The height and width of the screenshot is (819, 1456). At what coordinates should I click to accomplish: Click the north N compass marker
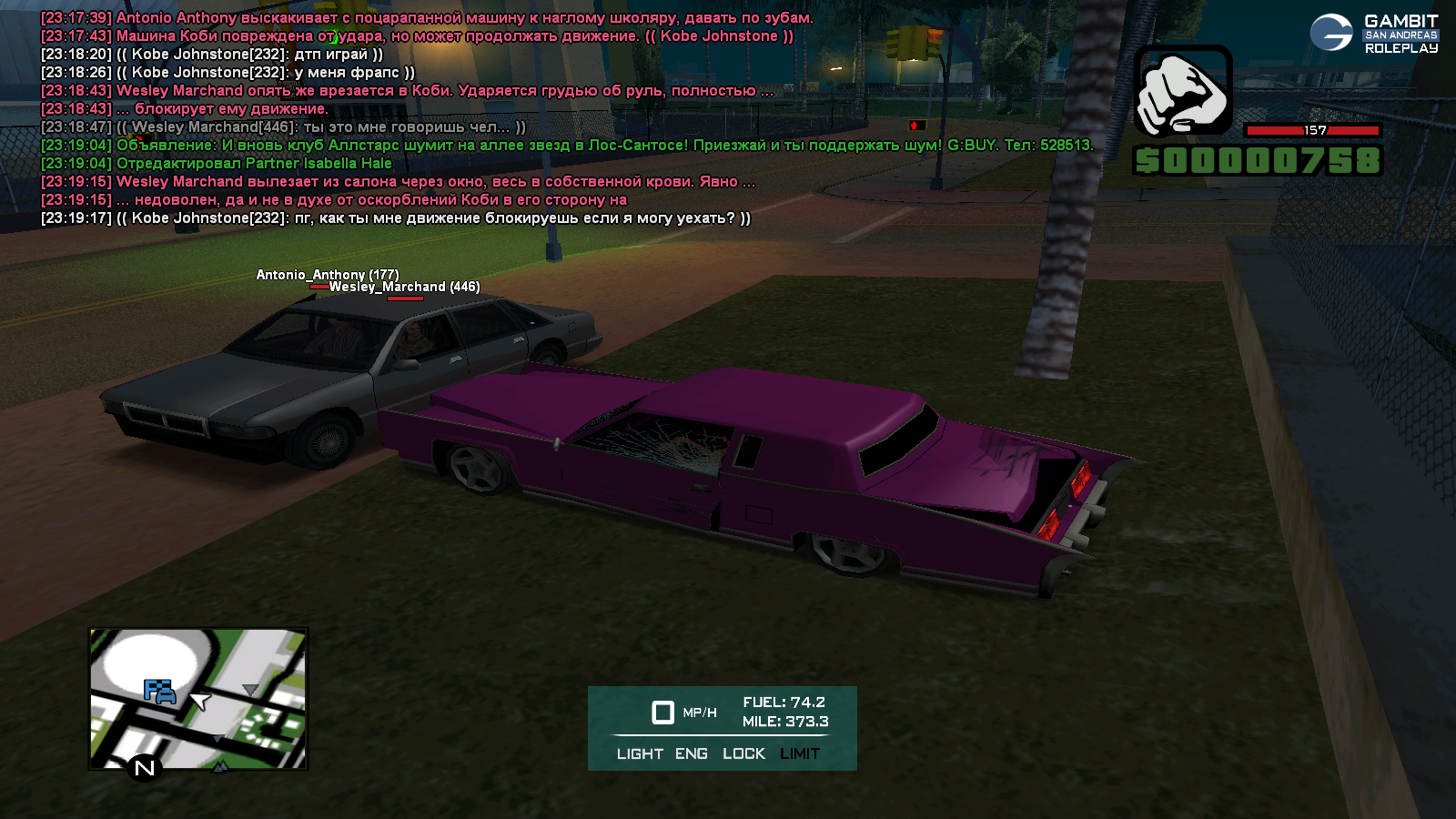(x=144, y=769)
